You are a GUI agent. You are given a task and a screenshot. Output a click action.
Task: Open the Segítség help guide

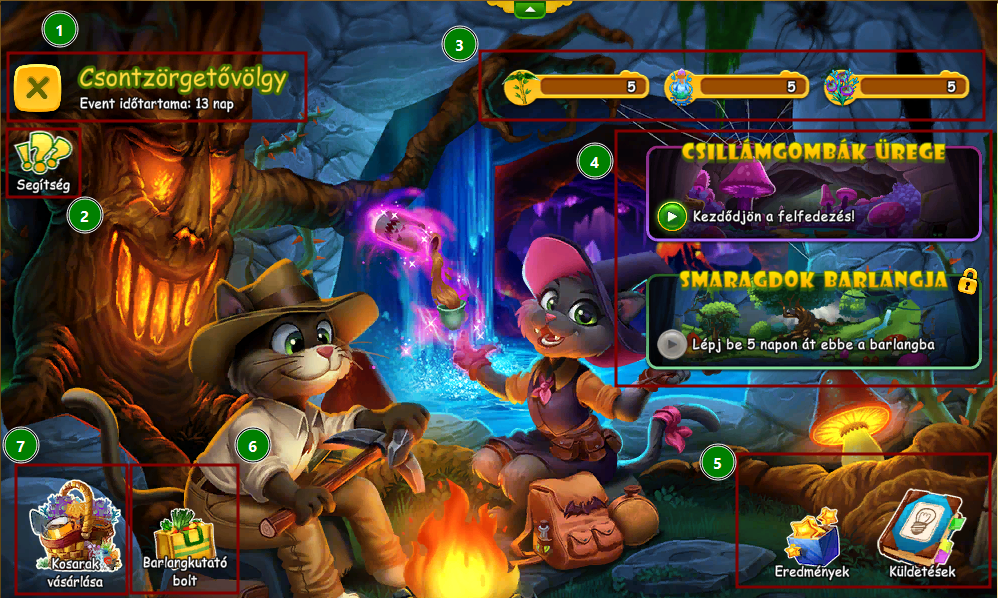43,162
